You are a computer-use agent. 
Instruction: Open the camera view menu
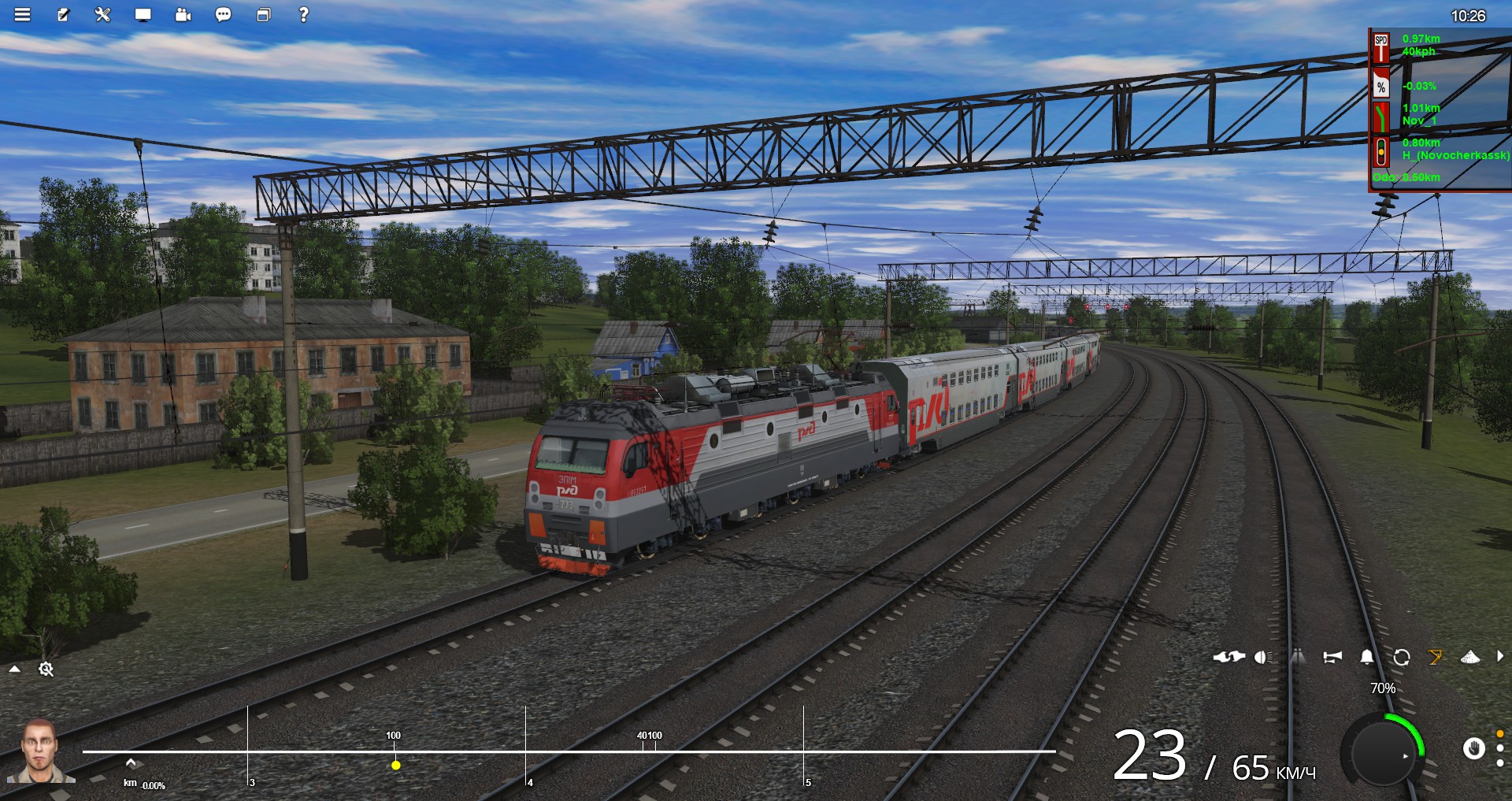pyautogui.click(x=183, y=15)
